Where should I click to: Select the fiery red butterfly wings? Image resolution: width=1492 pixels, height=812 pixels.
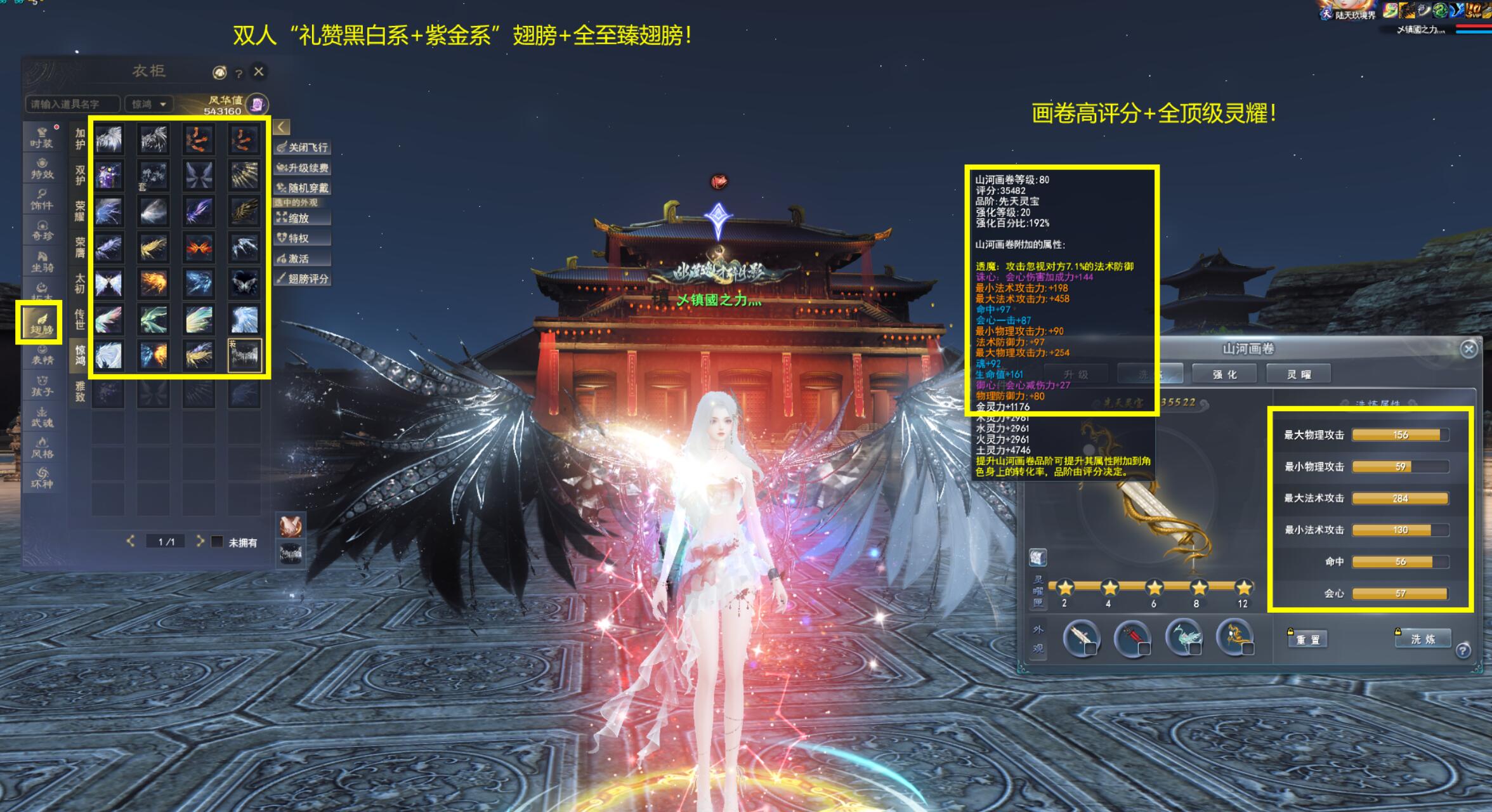pyautogui.click(x=199, y=247)
